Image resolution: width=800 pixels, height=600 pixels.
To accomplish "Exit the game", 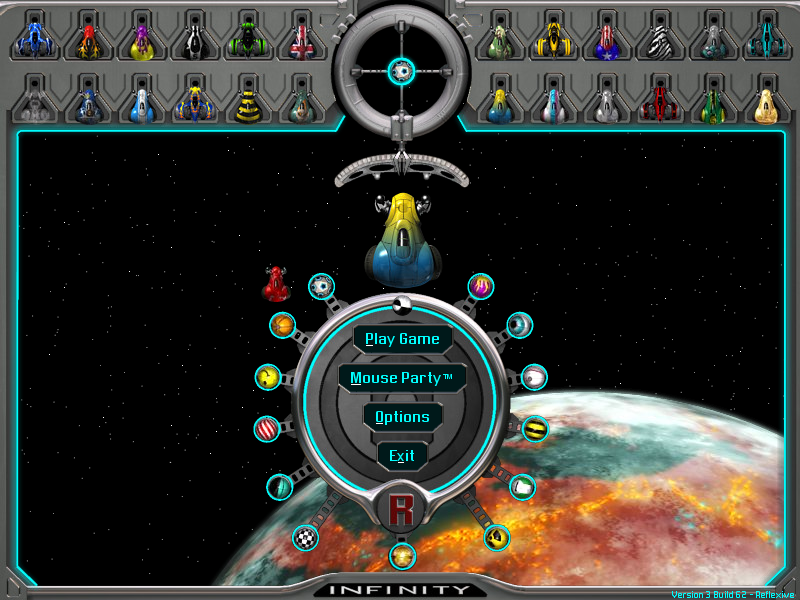I will [x=402, y=456].
